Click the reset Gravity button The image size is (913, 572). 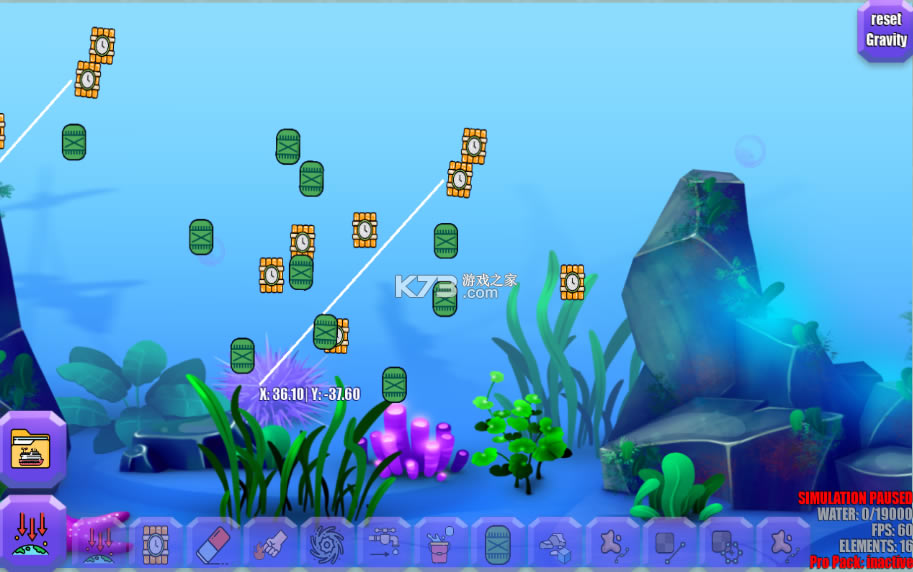885,31
